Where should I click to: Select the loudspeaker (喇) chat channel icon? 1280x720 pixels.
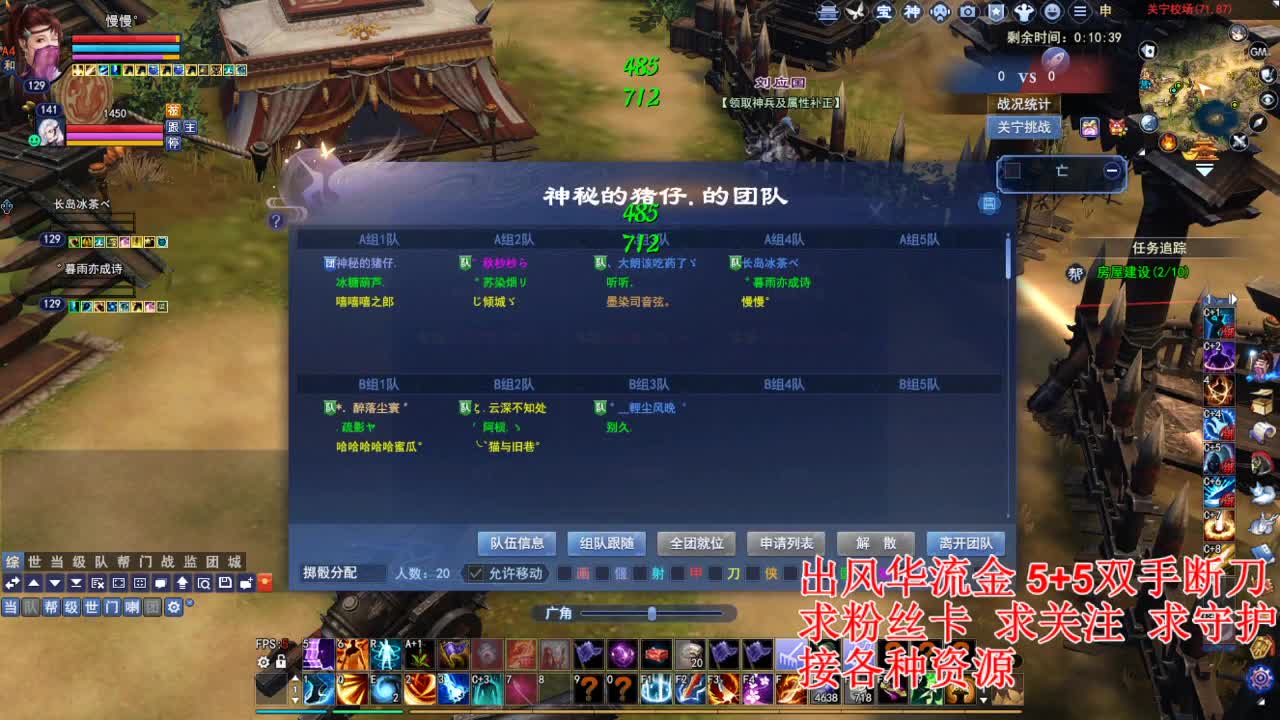coord(133,607)
